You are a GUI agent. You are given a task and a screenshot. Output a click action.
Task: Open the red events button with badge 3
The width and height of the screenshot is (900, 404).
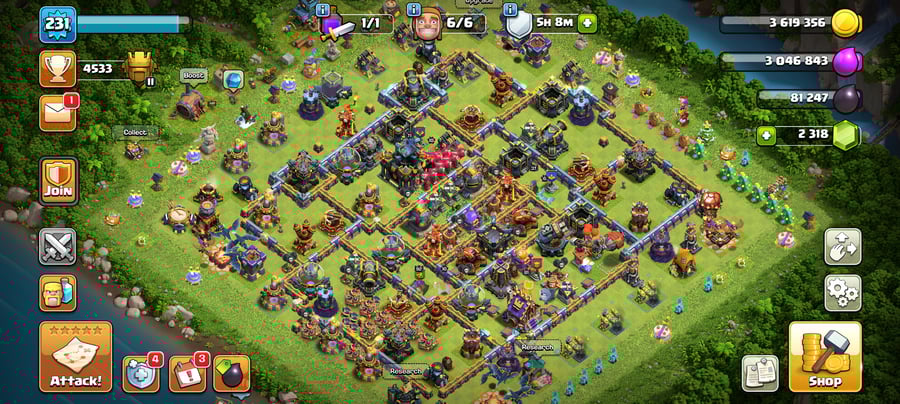[x=187, y=373]
